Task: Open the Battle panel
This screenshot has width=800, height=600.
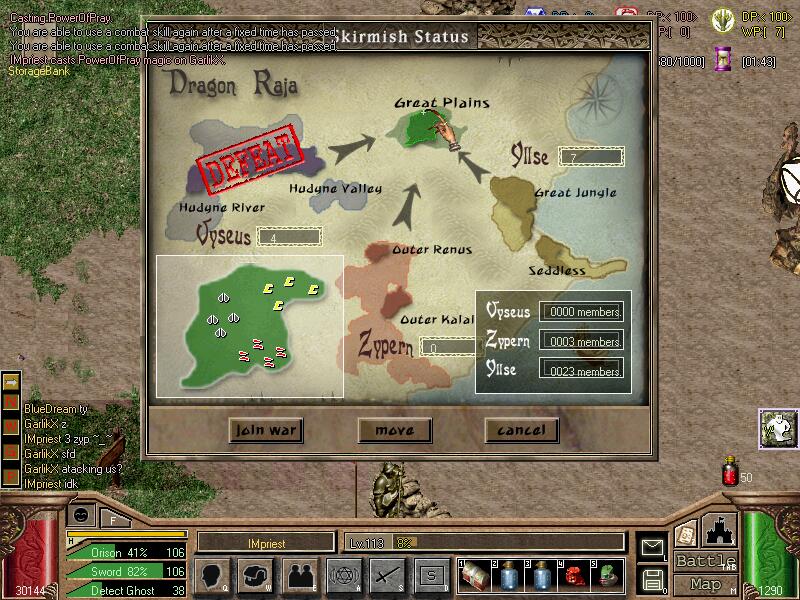Action: pos(706,561)
